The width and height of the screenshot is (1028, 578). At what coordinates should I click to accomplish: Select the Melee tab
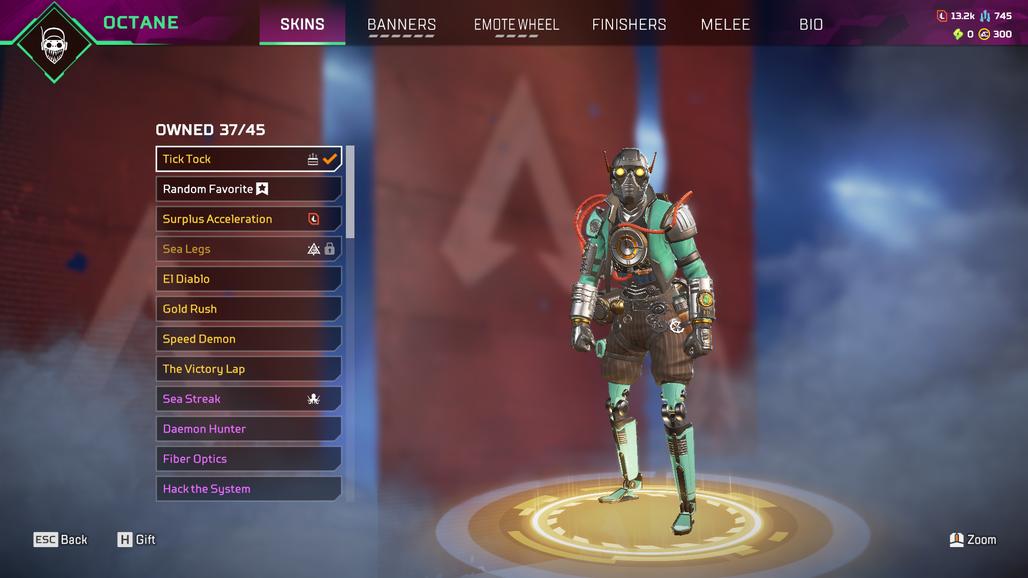725,24
